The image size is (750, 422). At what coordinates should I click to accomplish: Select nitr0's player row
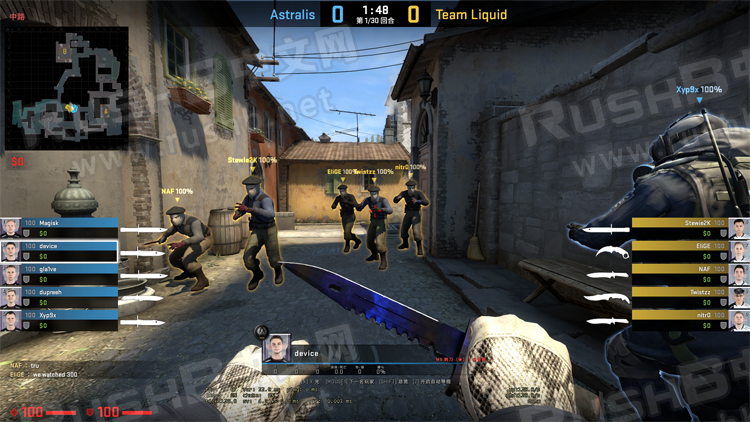(690, 320)
